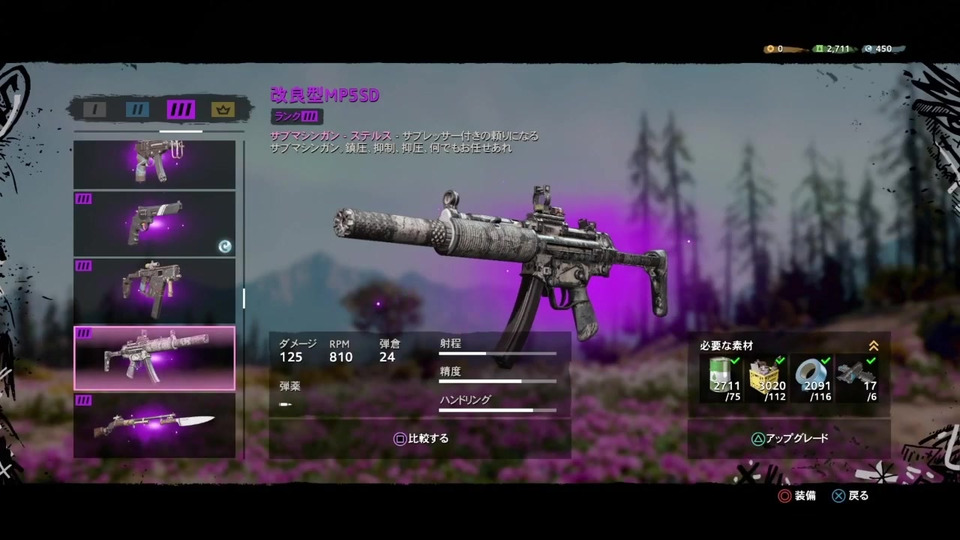
Task: Choose the compact SMG with the top sight
Action: [155, 288]
